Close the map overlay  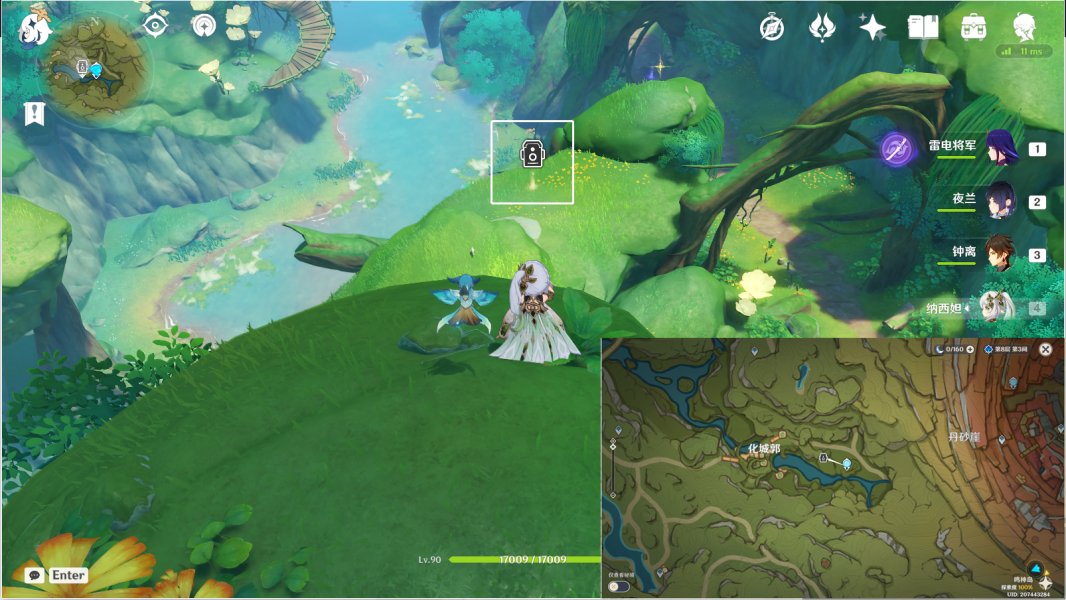pyautogui.click(x=1045, y=349)
